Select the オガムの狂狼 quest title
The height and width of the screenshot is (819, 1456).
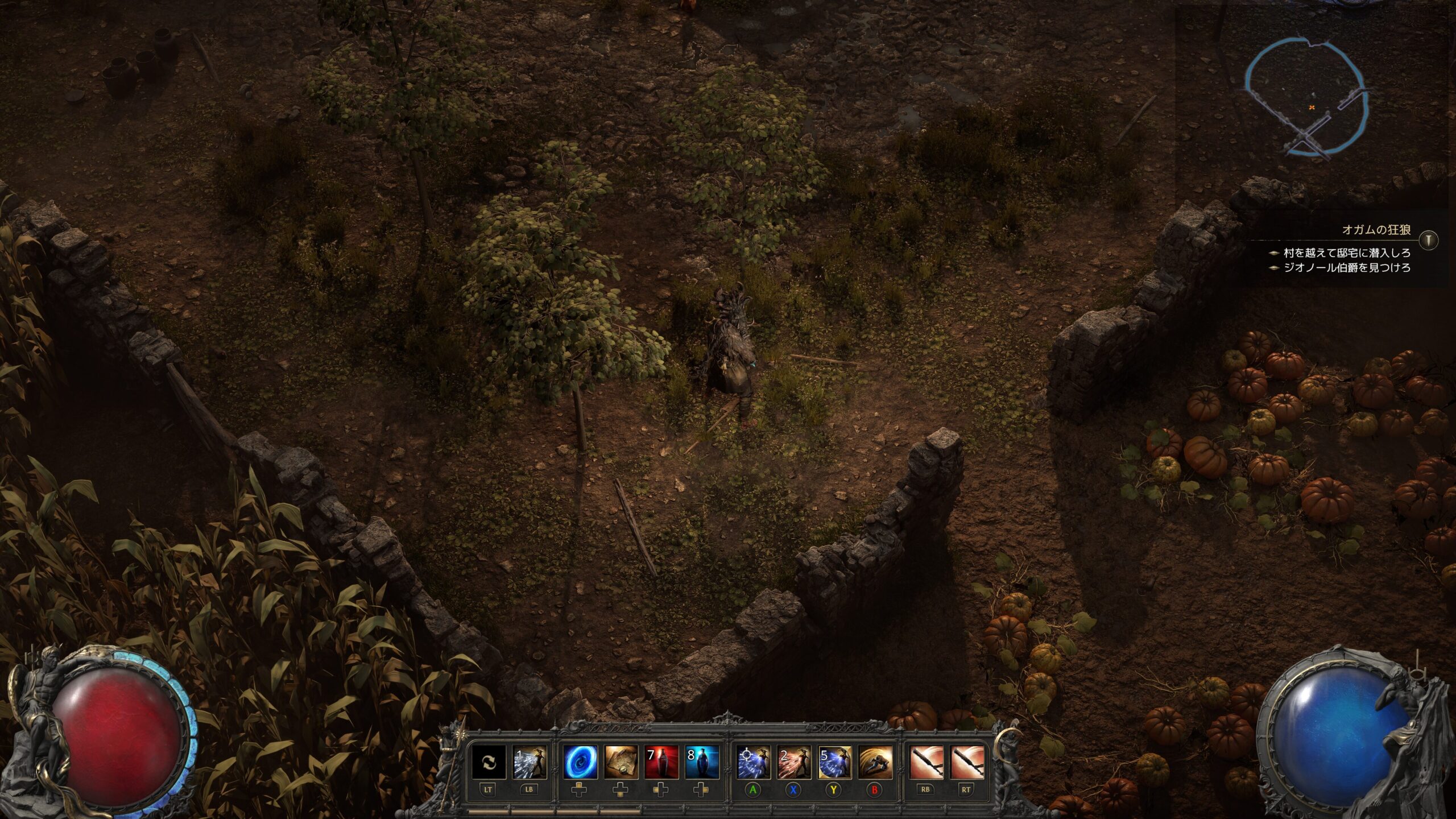point(1376,230)
